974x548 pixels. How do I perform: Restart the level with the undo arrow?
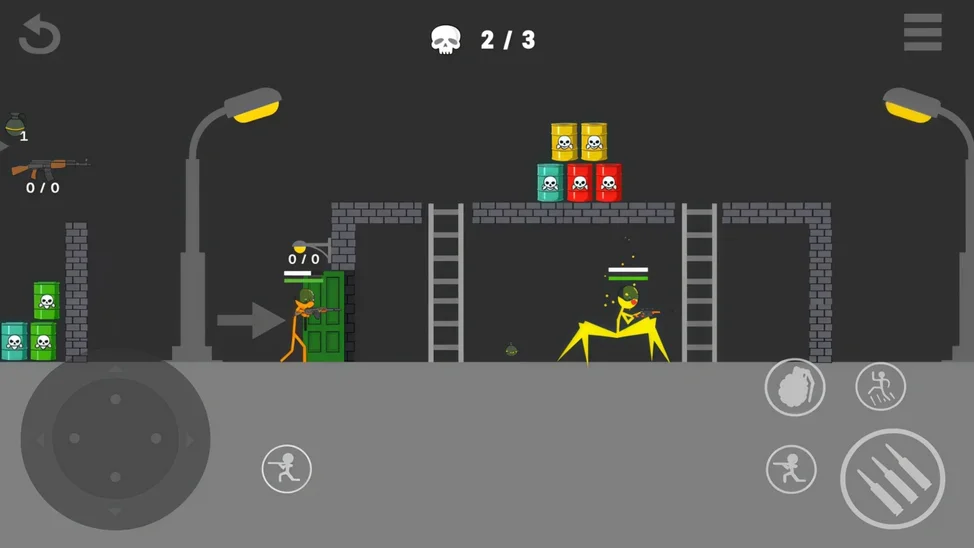pyautogui.click(x=40, y=35)
